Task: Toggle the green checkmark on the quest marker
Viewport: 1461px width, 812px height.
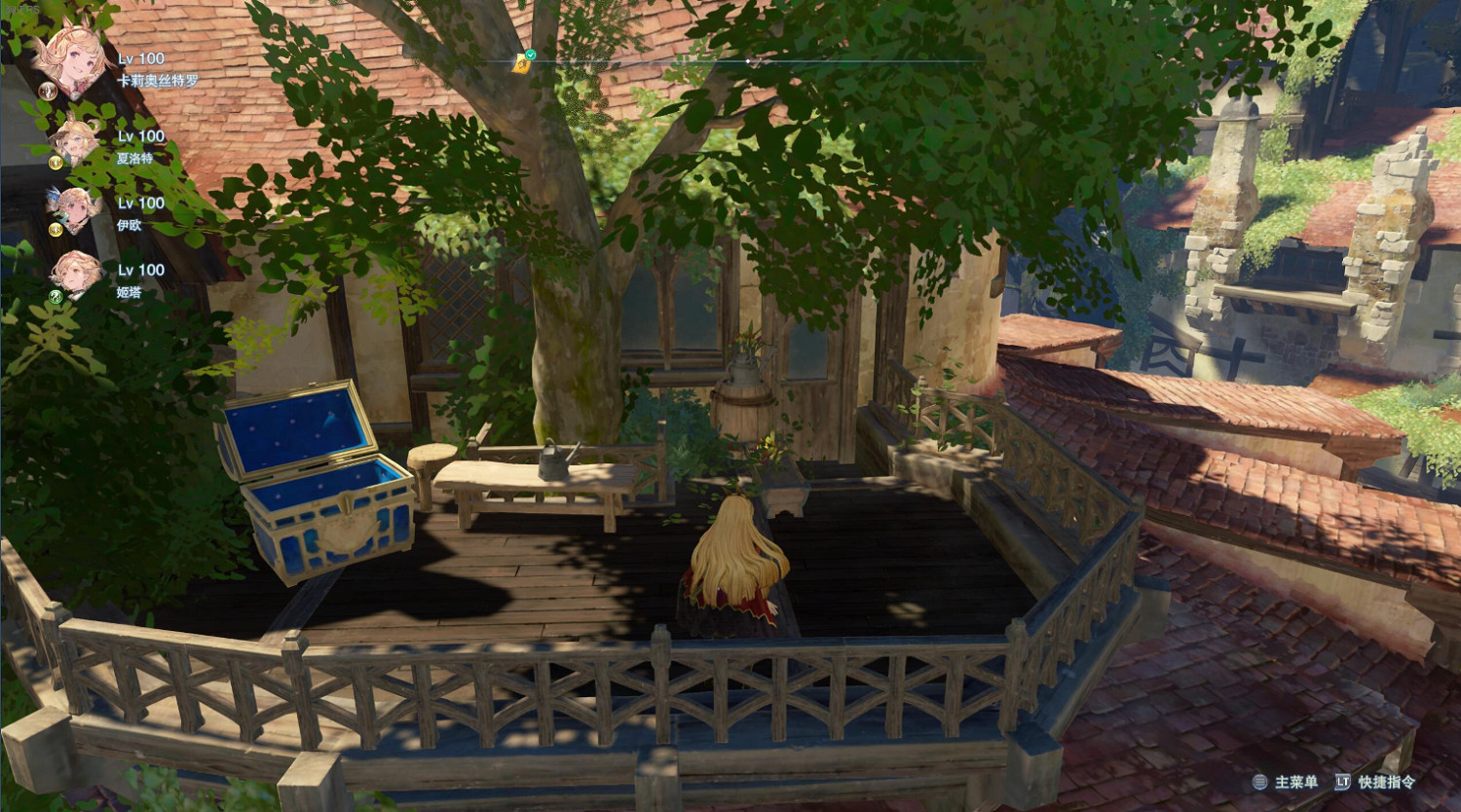Action: point(532,55)
